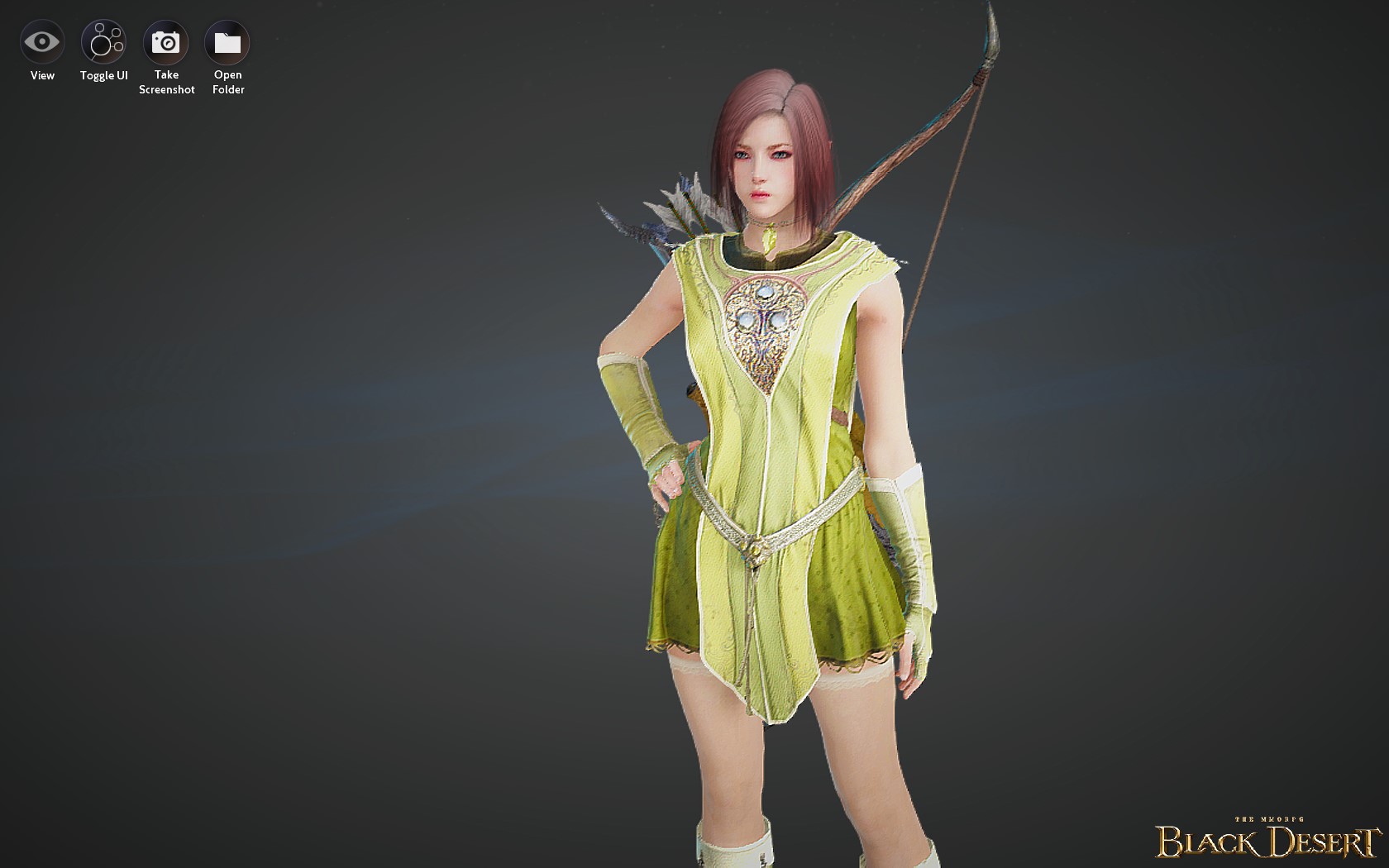
Task: Click the Take Screenshot label
Action: pos(167,82)
